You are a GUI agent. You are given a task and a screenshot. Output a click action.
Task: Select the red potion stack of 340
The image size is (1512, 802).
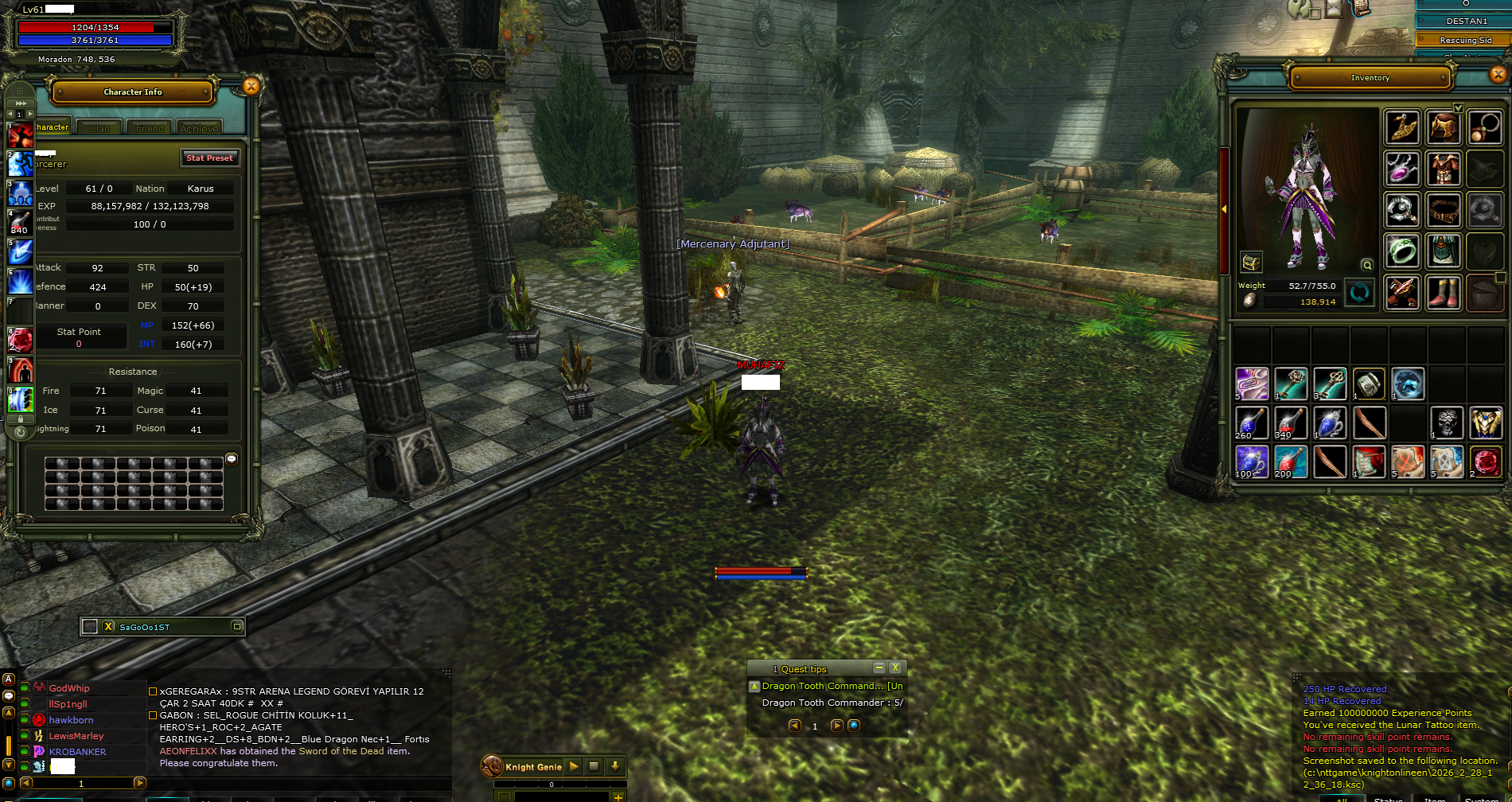tap(1291, 422)
